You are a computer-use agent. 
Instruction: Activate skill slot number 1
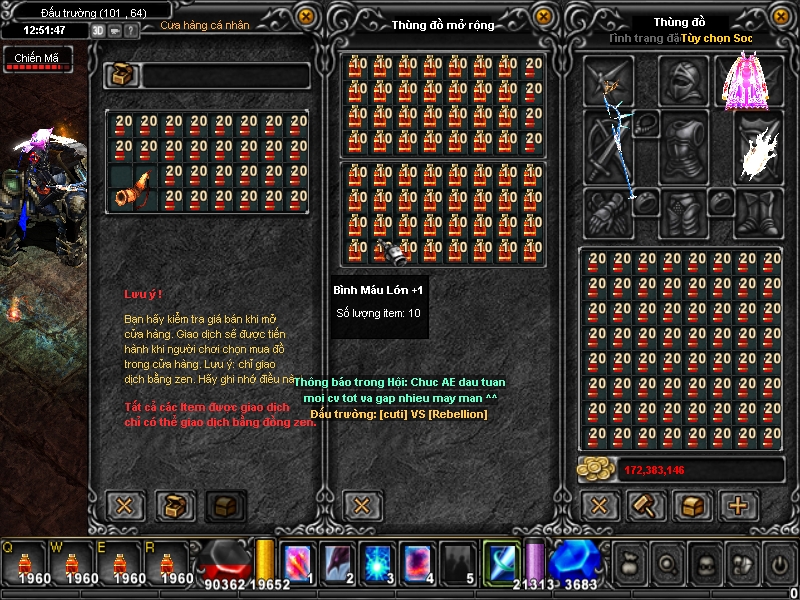[299, 564]
